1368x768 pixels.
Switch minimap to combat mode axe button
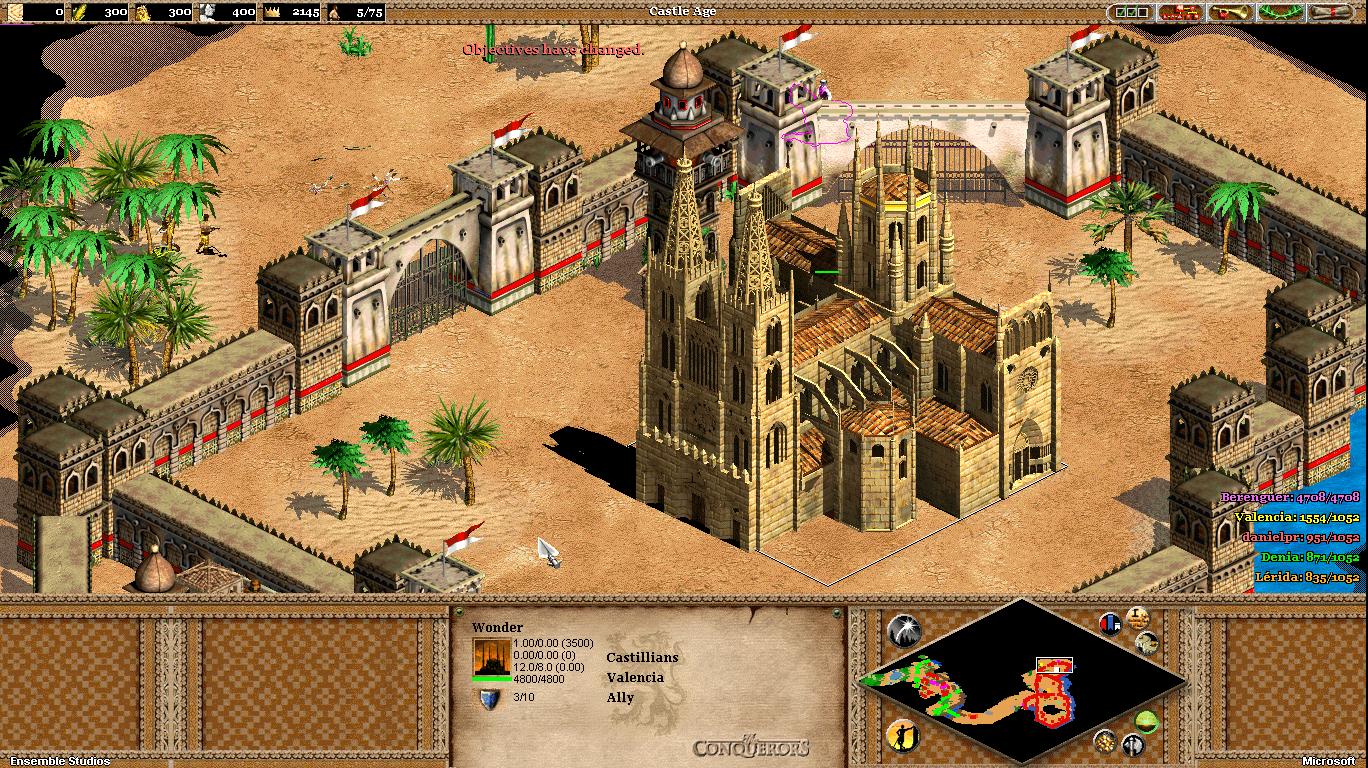[x=1132, y=744]
